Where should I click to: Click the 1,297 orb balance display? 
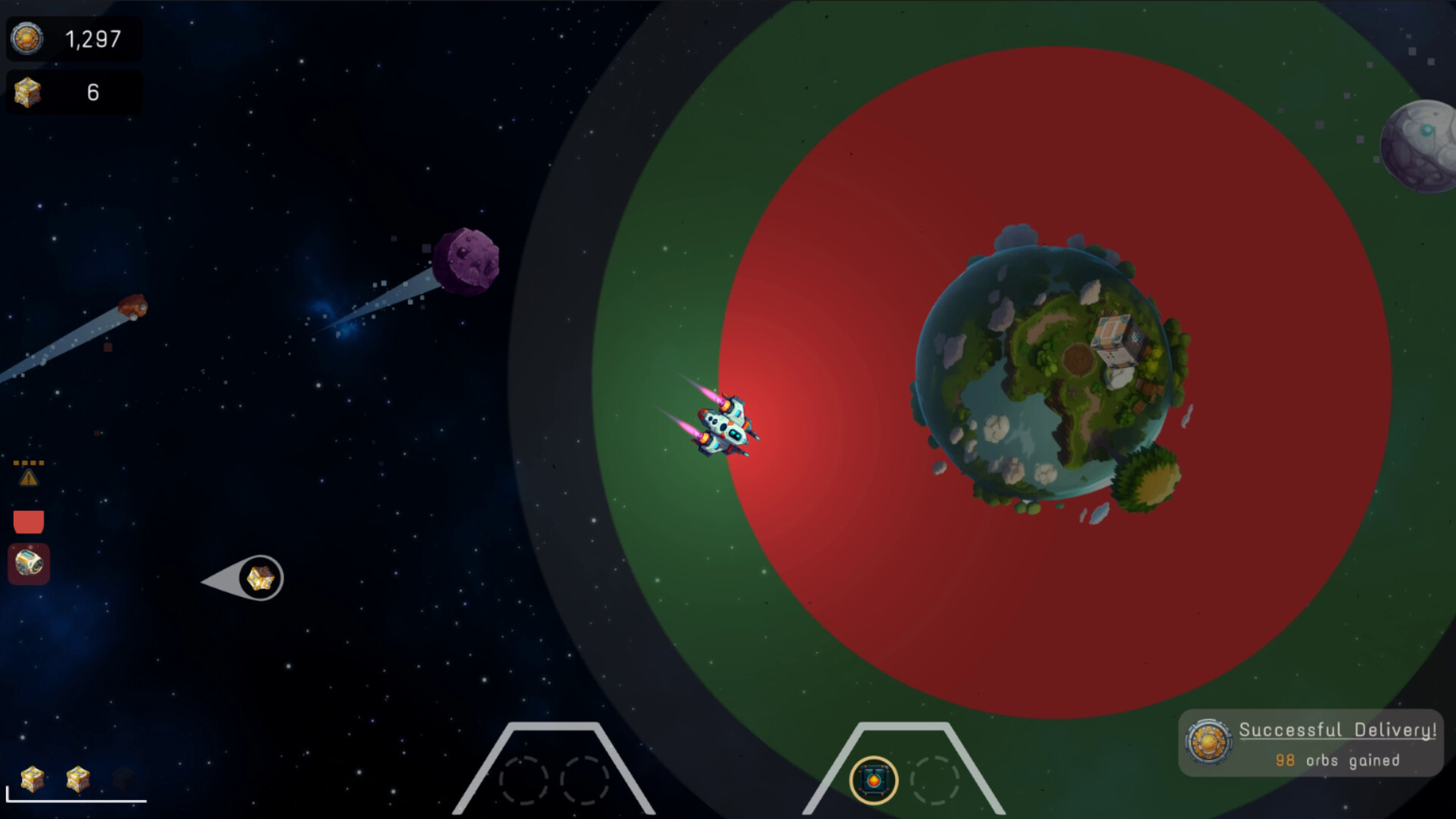click(93, 36)
